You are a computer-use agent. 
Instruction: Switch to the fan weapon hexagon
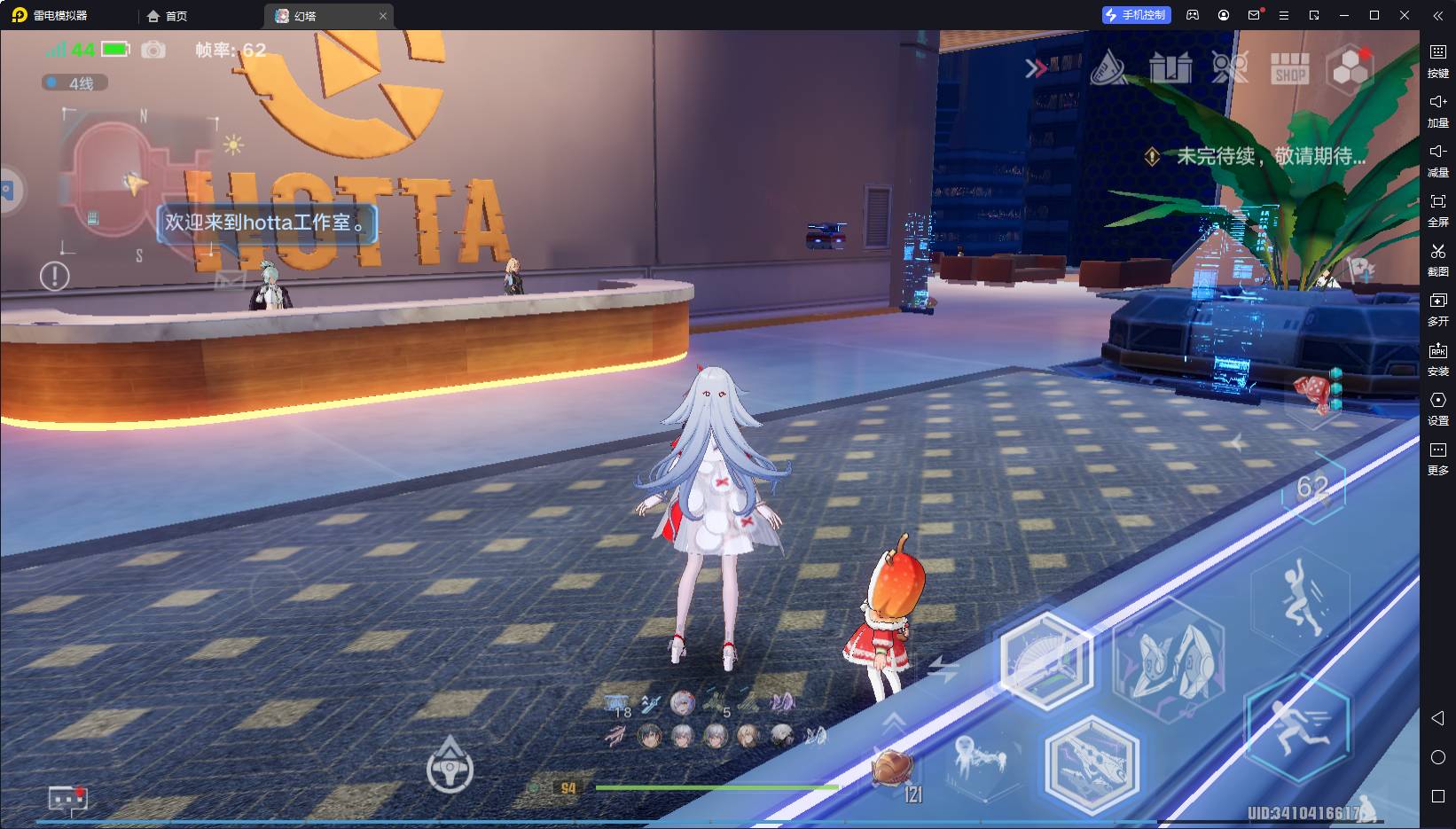click(x=1046, y=661)
